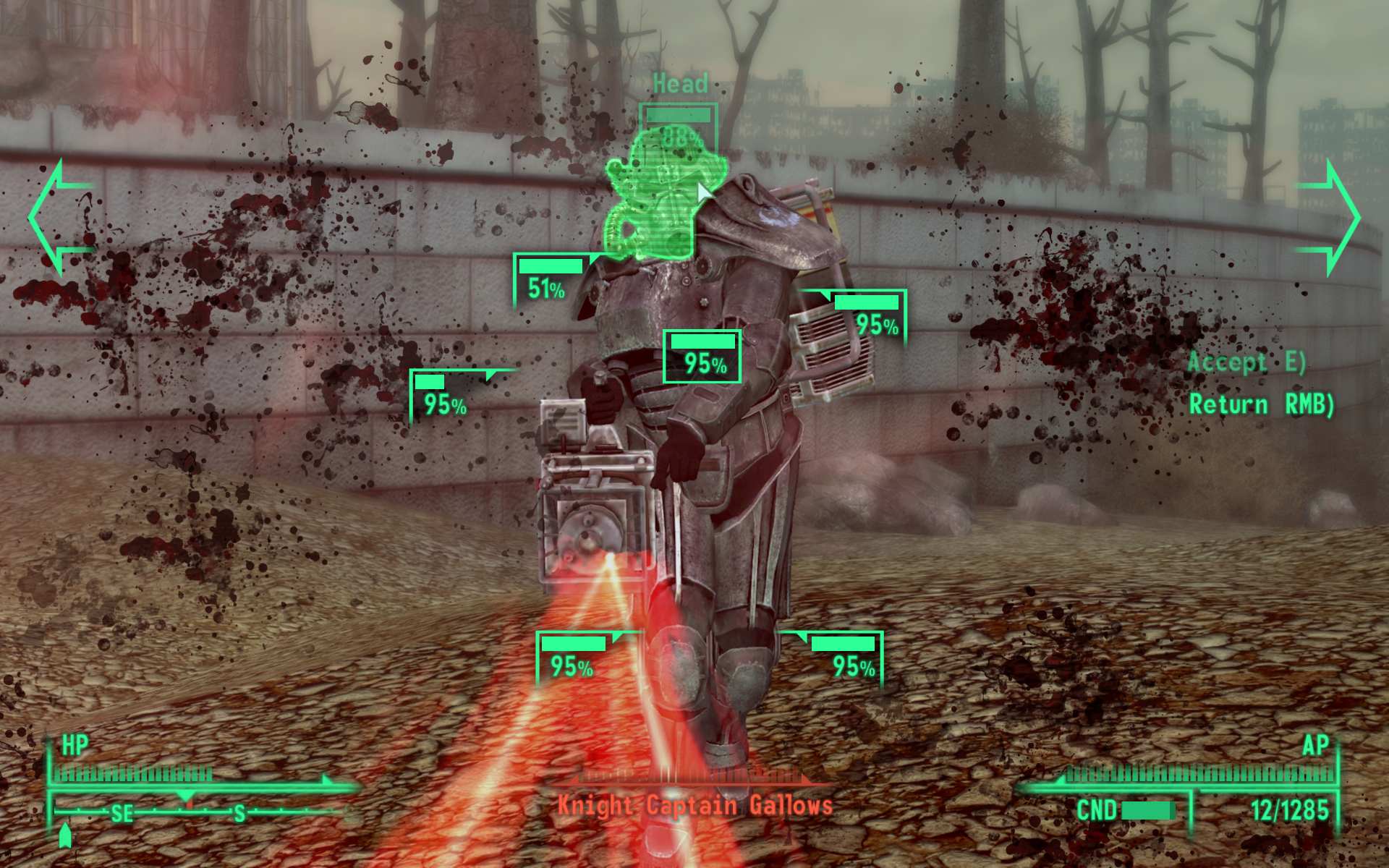Target the left leg showing 95%
The width and height of the screenshot is (1389, 868).
click(572, 658)
